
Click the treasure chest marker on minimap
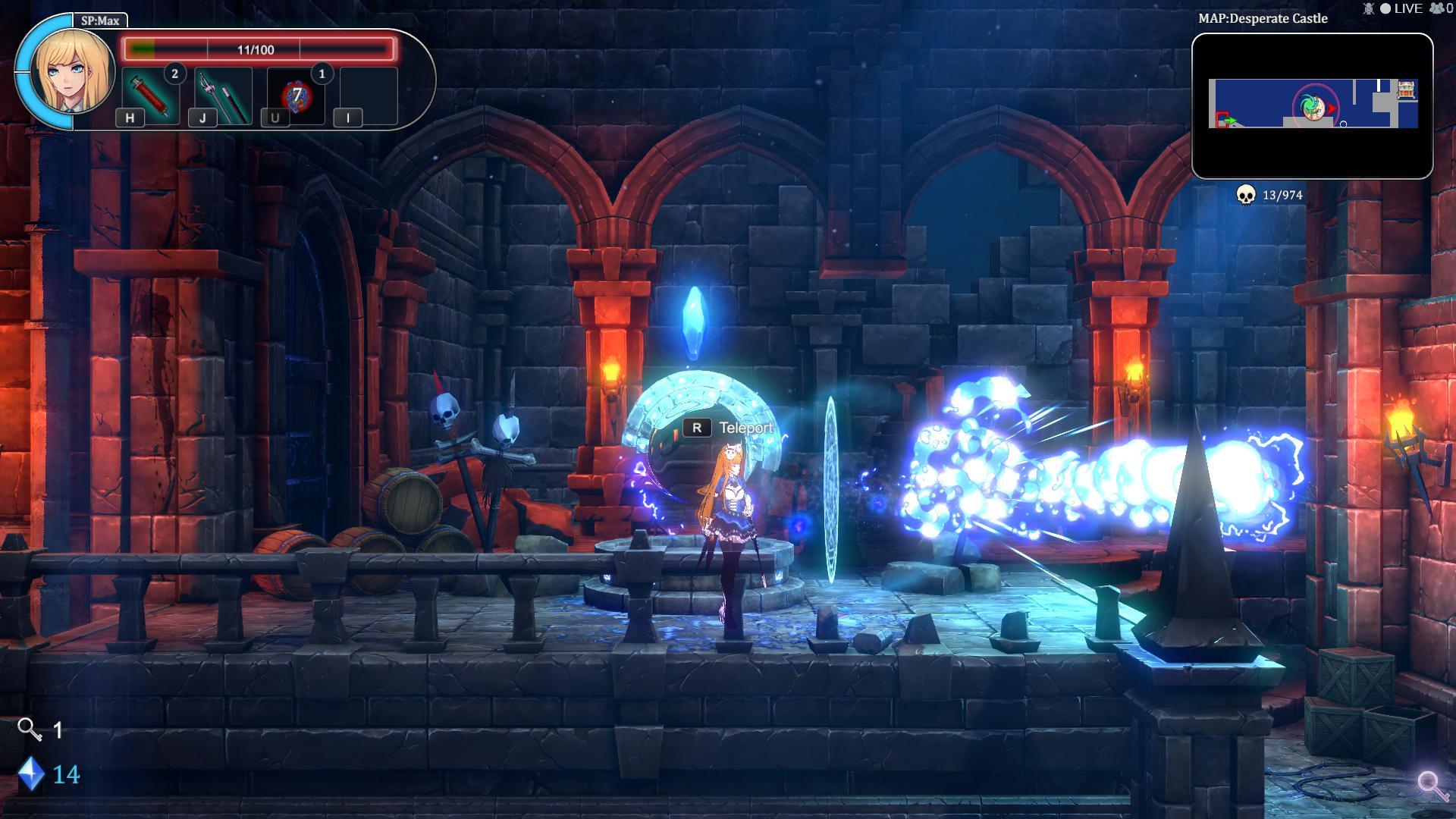click(1407, 89)
